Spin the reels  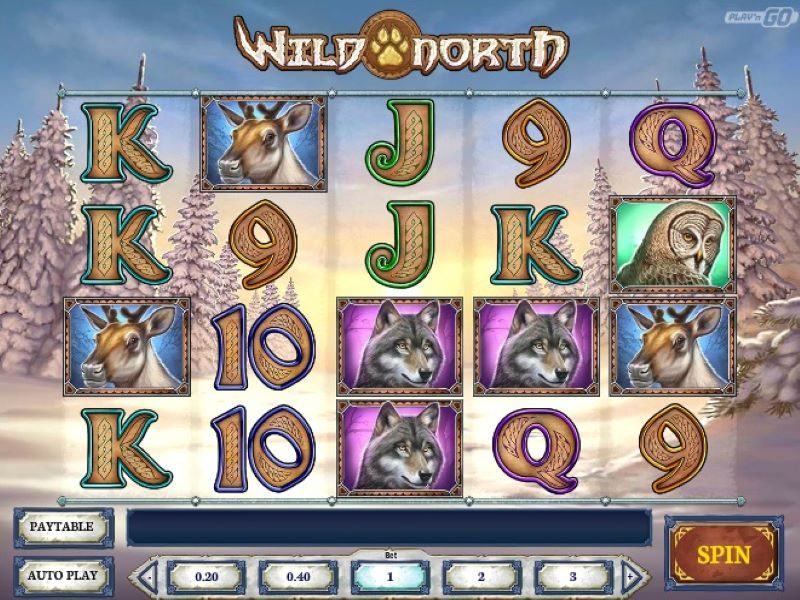point(724,551)
